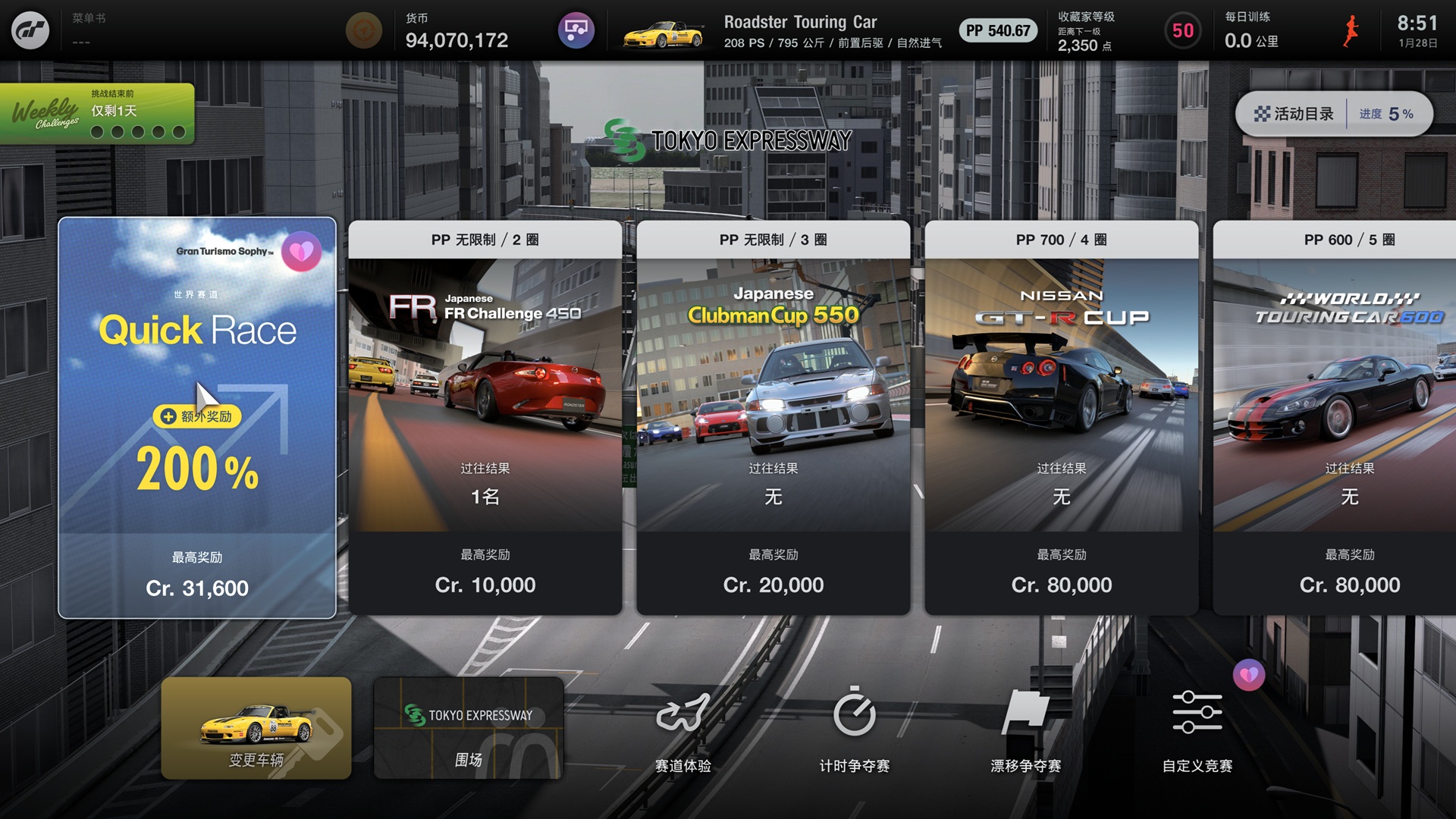Screen dimensions: 1456x819
Task: Open the purple music playlist icon
Action: coord(576,30)
